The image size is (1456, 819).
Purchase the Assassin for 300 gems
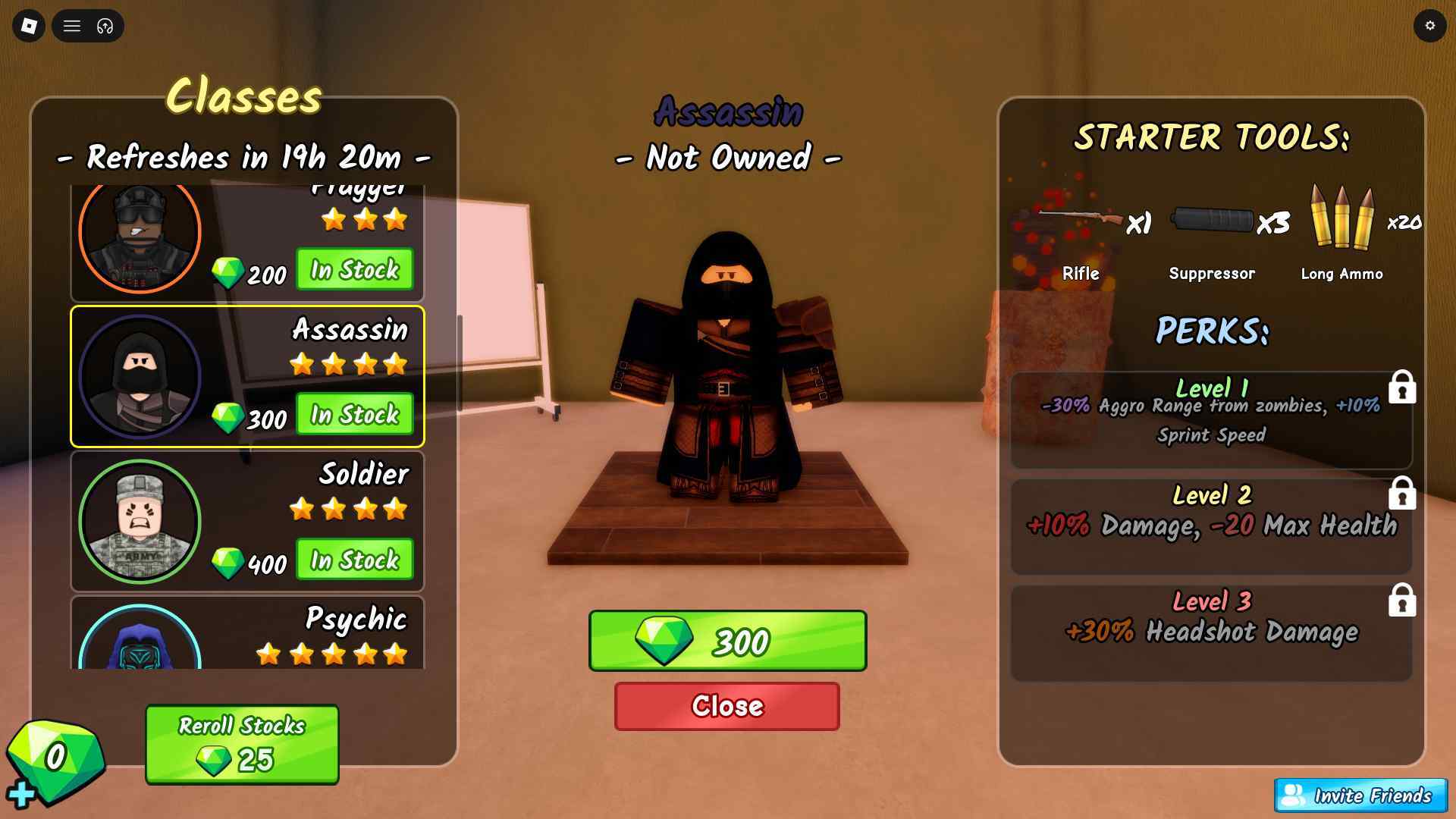[726, 641]
